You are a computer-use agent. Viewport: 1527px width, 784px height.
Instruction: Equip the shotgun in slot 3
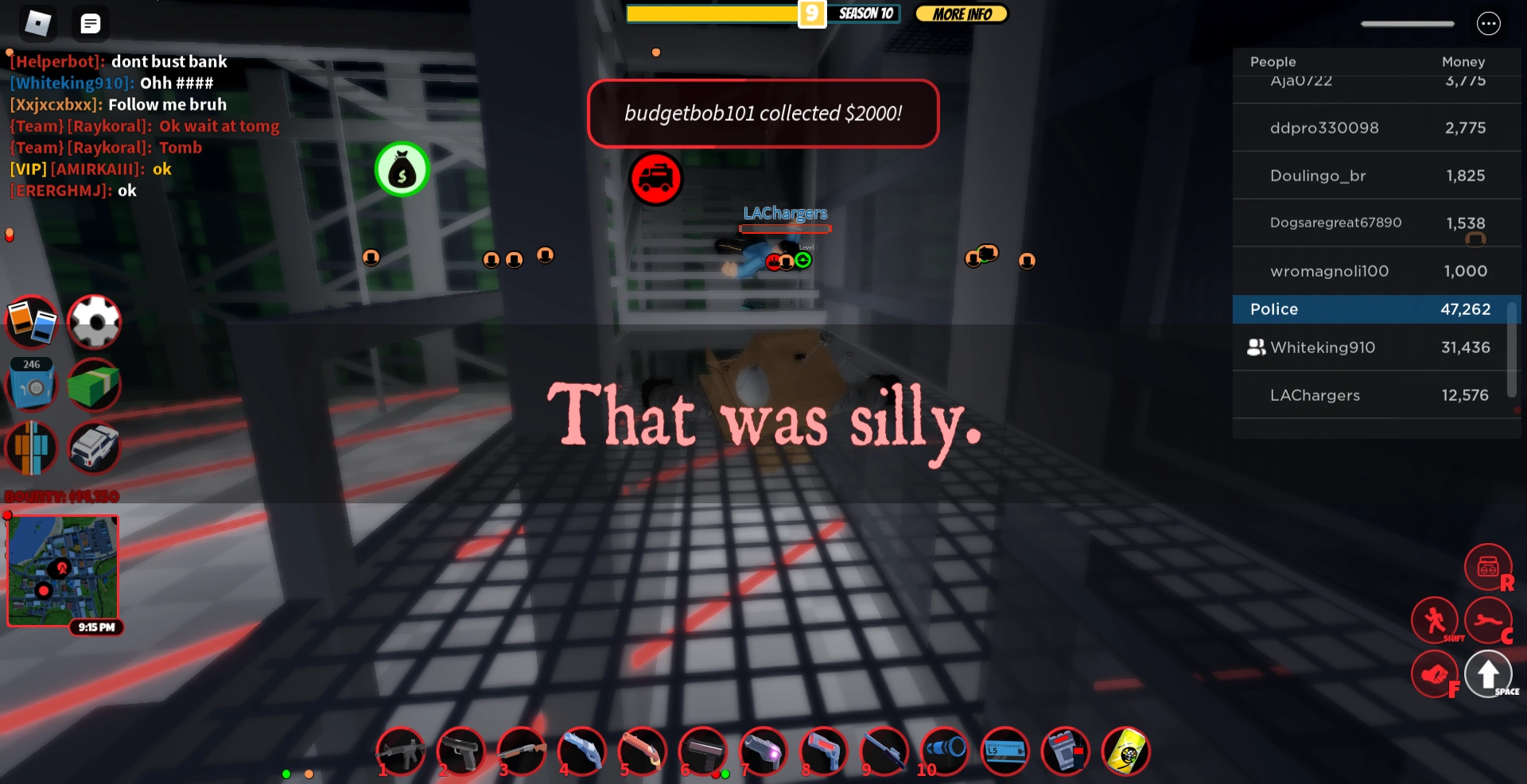pos(522,751)
